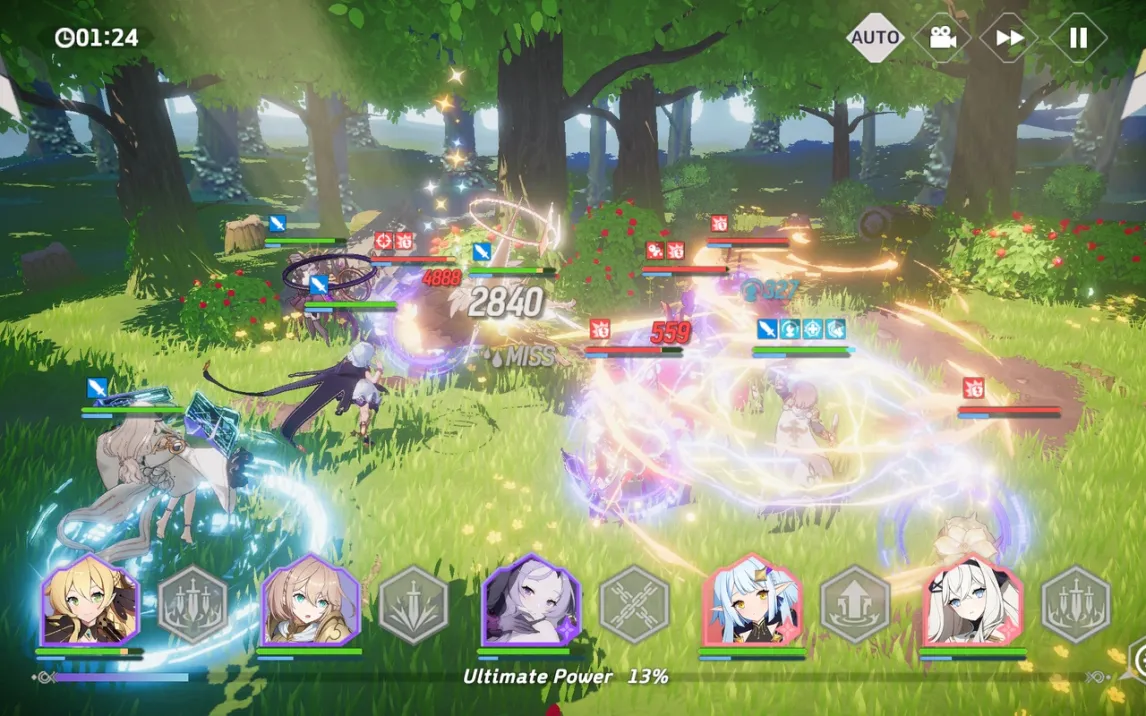Use the spiky burst skill icon
The width and height of the screenshot is (1146, 716).
414,604
